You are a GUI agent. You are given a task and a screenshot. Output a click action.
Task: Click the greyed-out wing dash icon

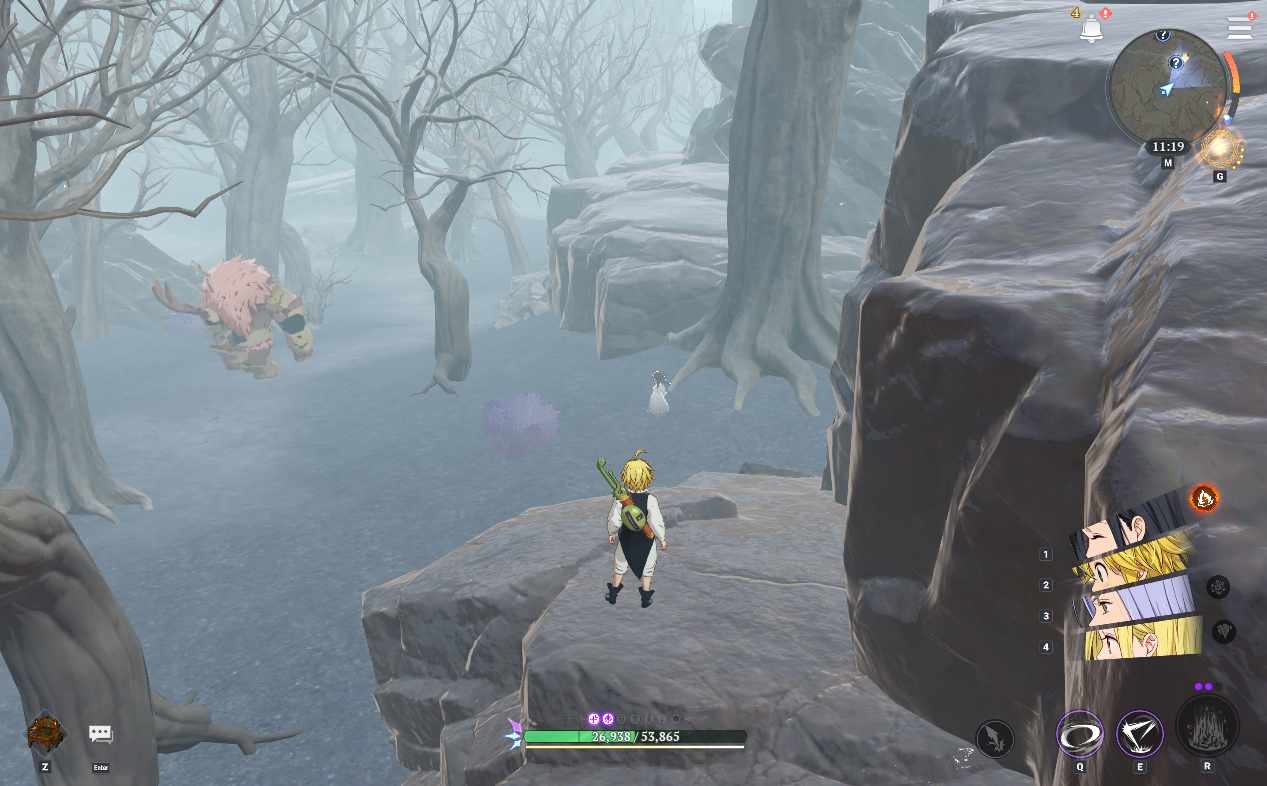coord(994,739)
